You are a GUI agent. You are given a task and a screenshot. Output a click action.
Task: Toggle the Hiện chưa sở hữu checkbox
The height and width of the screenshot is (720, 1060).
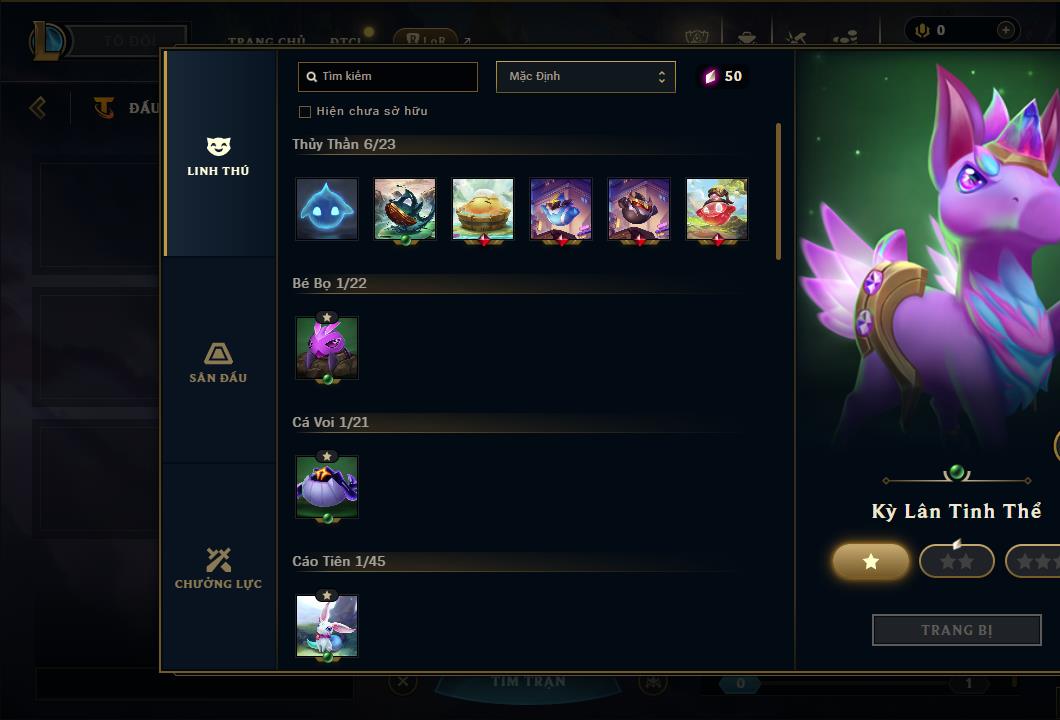click(305, 112)
